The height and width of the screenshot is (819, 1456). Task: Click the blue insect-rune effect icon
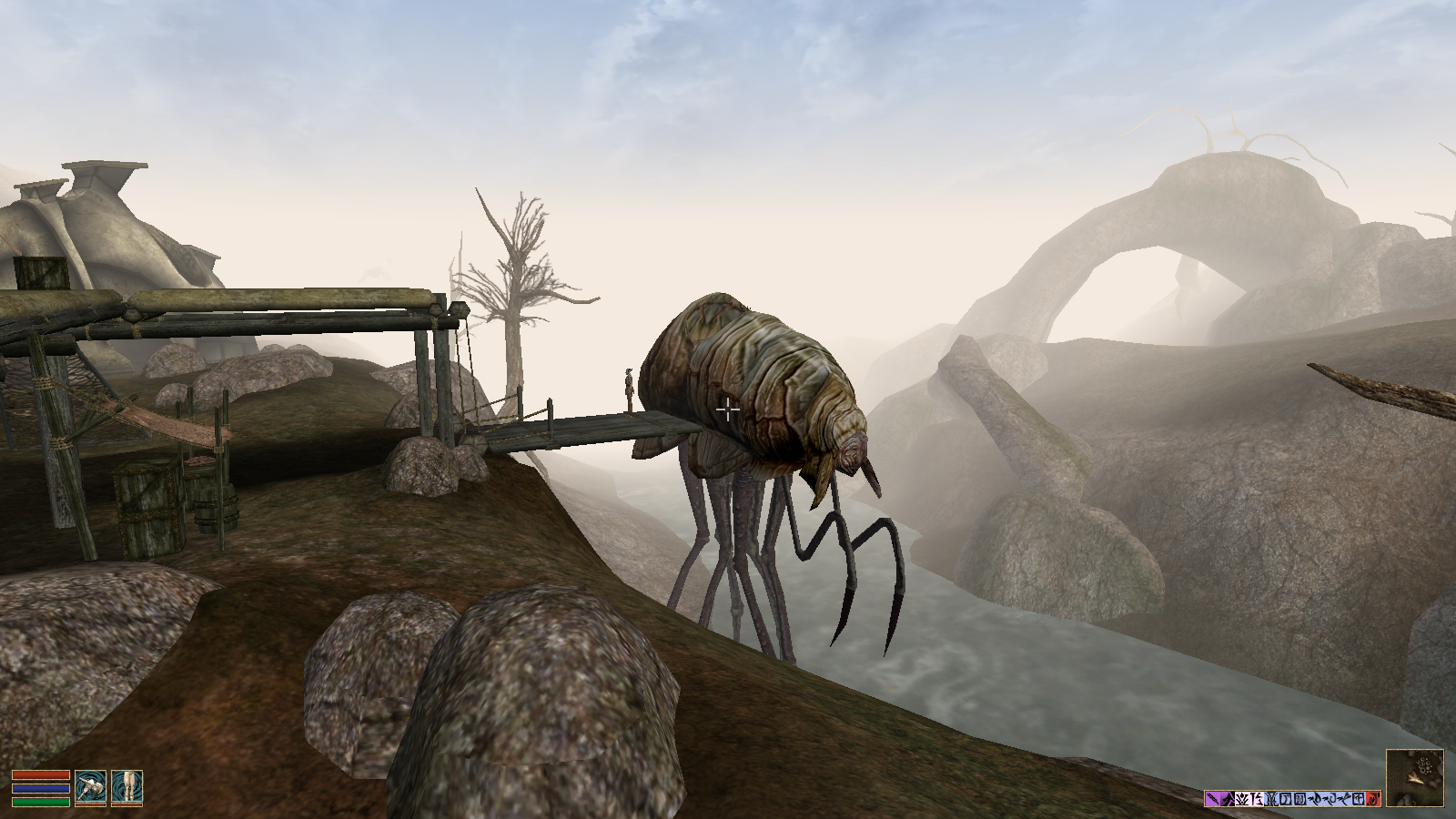1270,797
